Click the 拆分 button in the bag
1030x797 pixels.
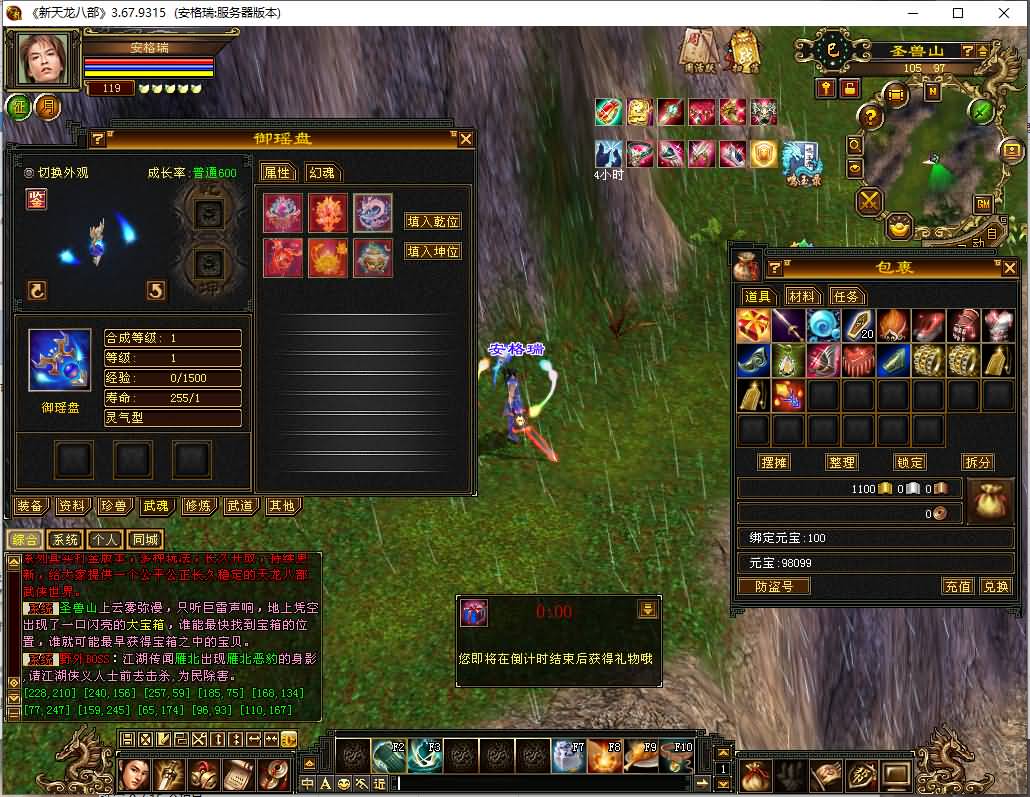(976, 462)
